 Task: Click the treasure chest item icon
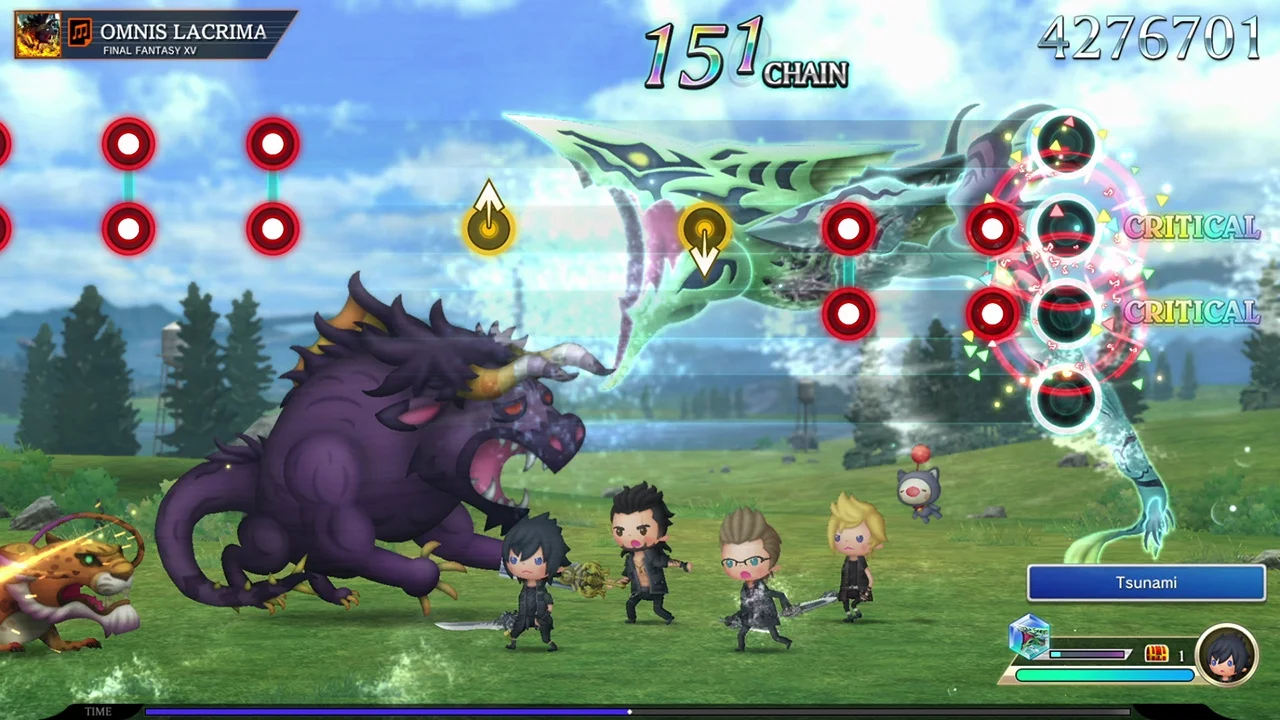click(x=1156, y=653)
